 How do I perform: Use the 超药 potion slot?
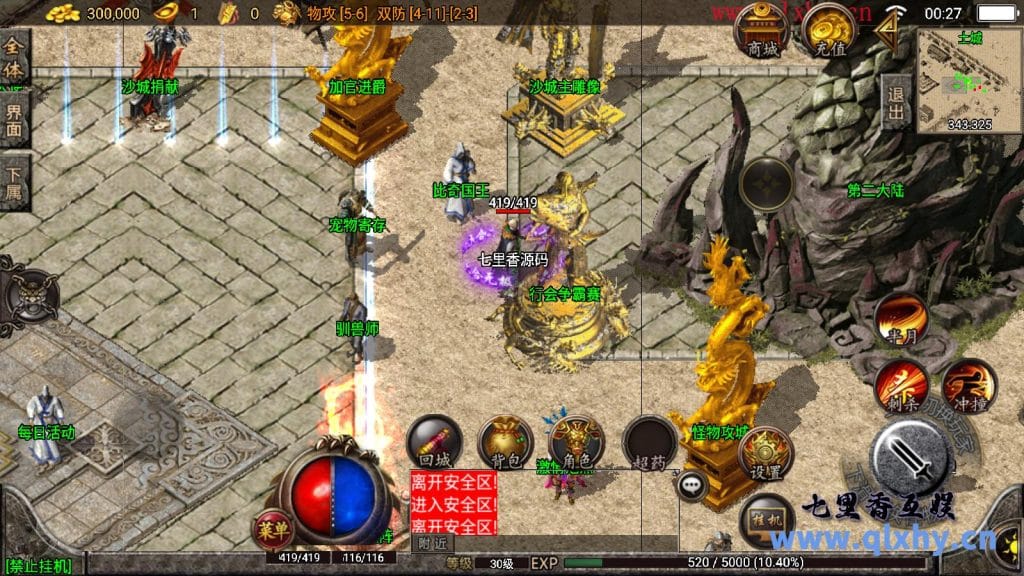[649, 443]
